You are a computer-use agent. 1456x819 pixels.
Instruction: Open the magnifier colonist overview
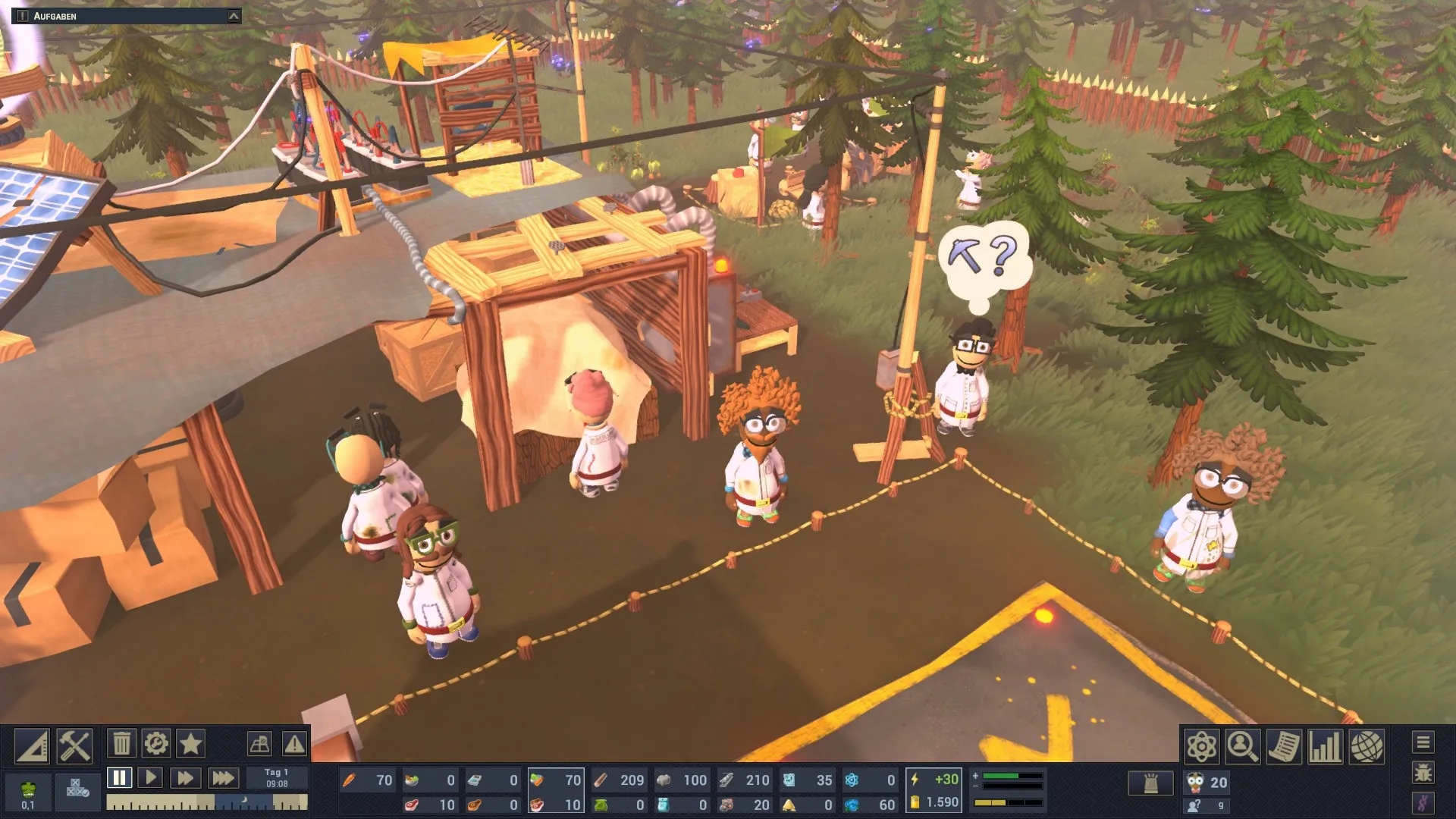1243,747
